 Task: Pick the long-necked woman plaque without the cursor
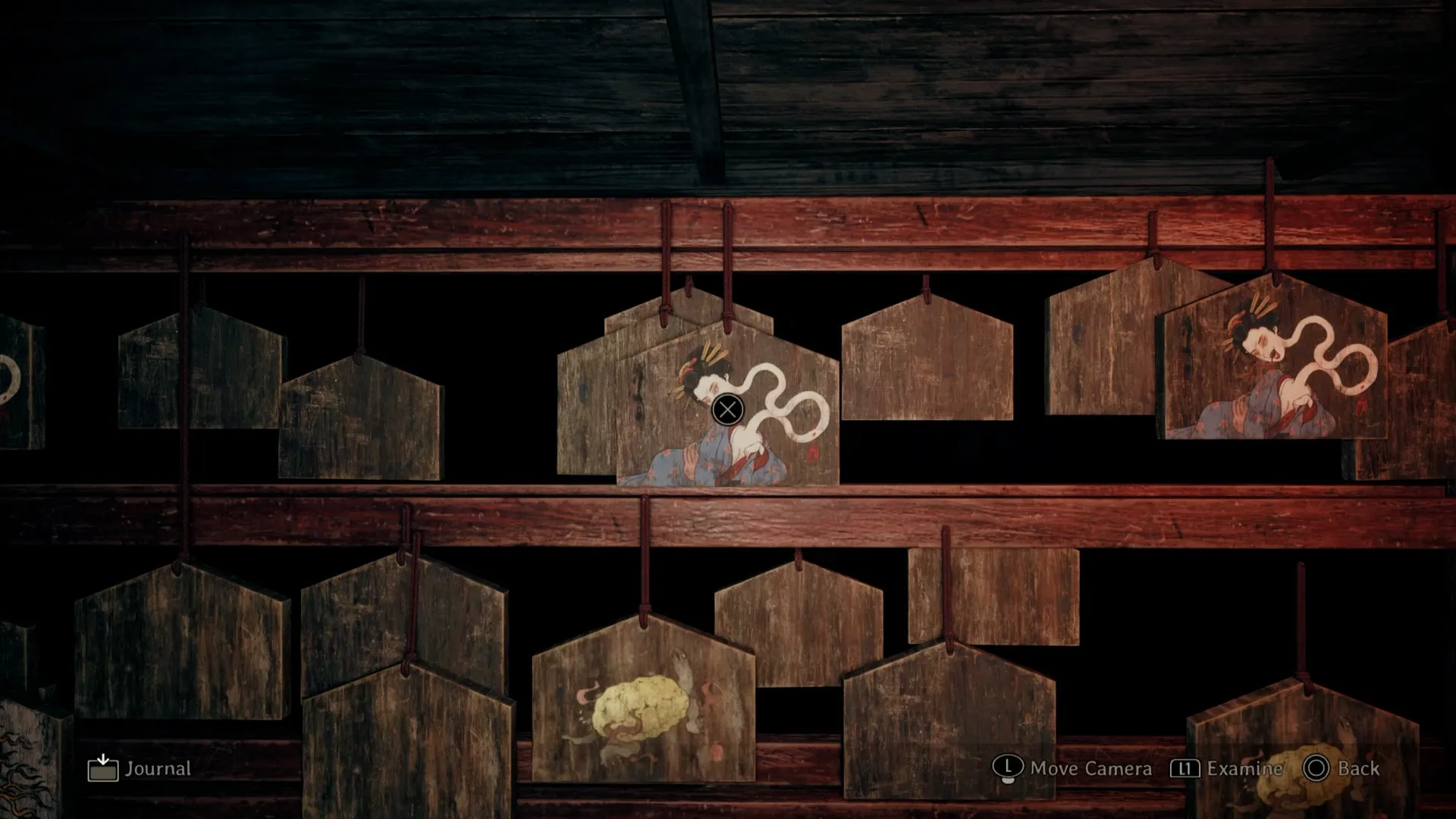[x=1272, y=362]
